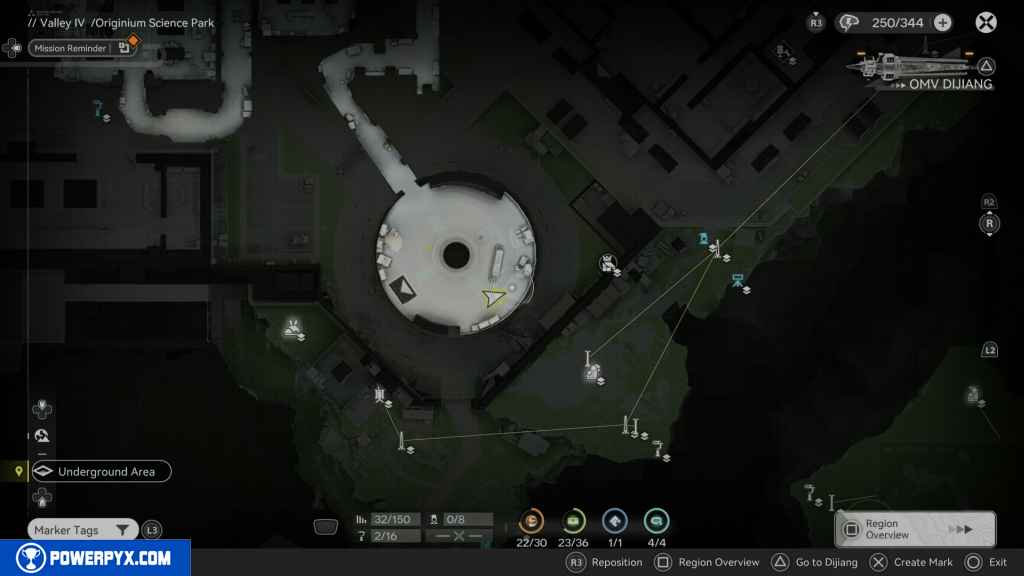Open the Region Overview panel
Viewport: 1024px width, 576px height.
point(915,529)
